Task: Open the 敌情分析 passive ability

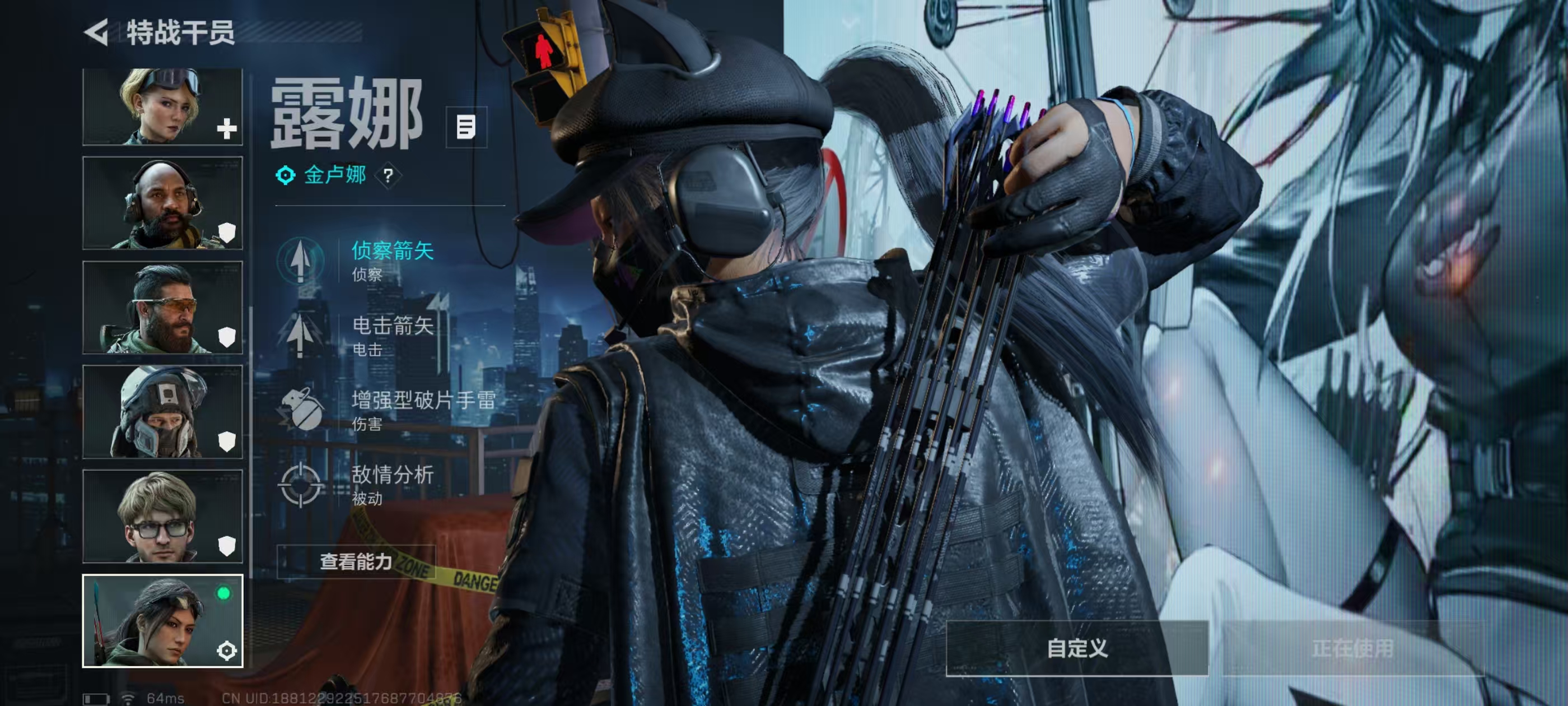Action: click(391, 484)
